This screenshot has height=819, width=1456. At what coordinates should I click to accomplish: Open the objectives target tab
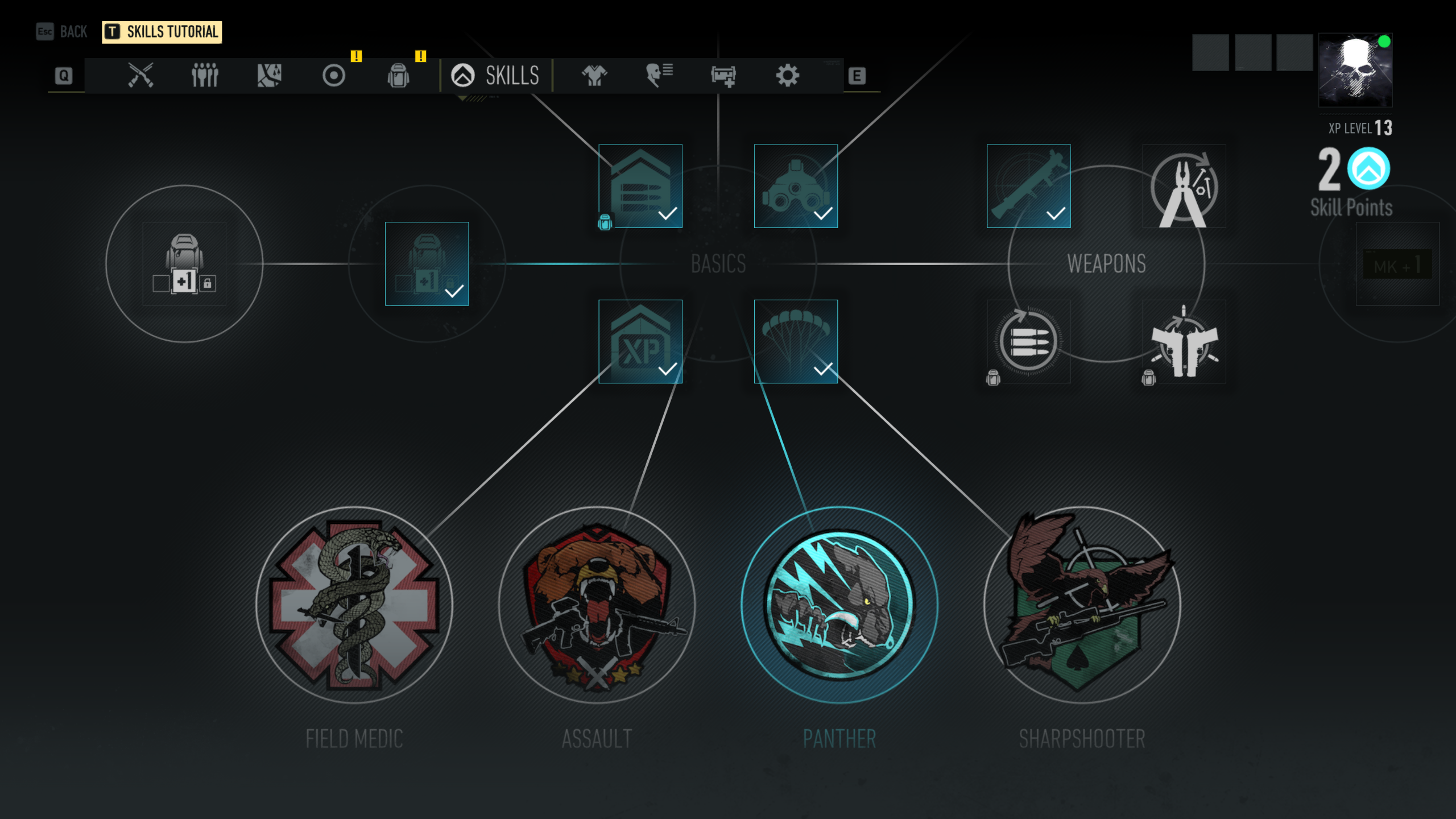point(334,75)
